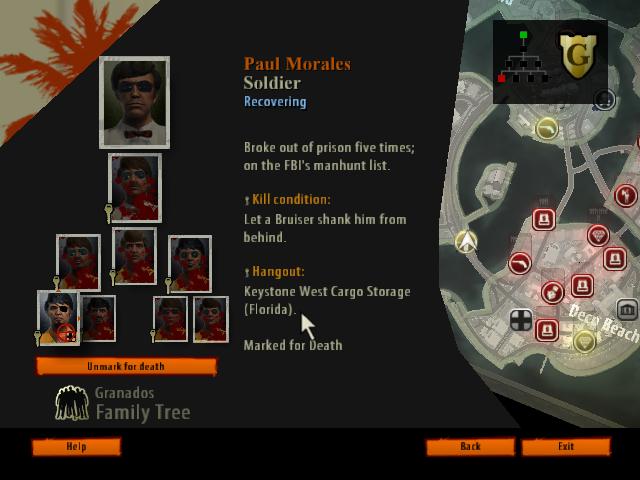Select Paul Morales' eye-patch portrait
This screenshot has height=480, width=640.
point(58,315)
